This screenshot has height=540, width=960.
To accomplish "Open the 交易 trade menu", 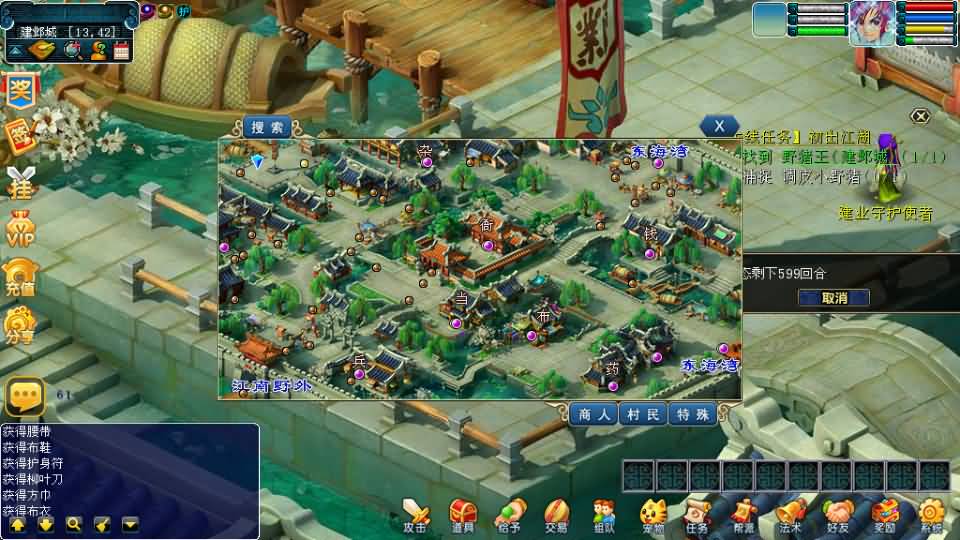I will click(x=556, y=515).
